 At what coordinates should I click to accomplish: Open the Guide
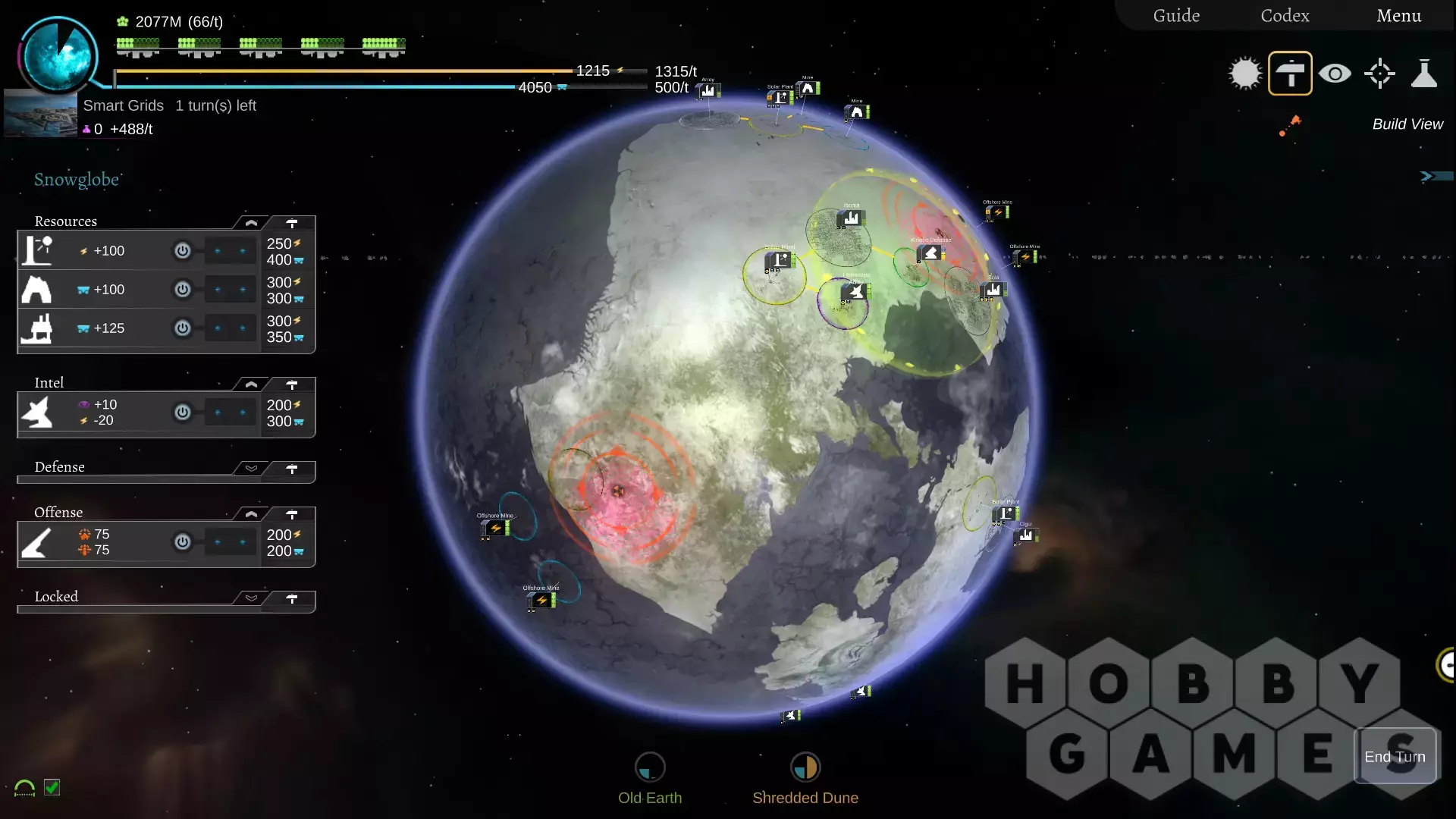pyautogui.click(x=1176, y=15)
